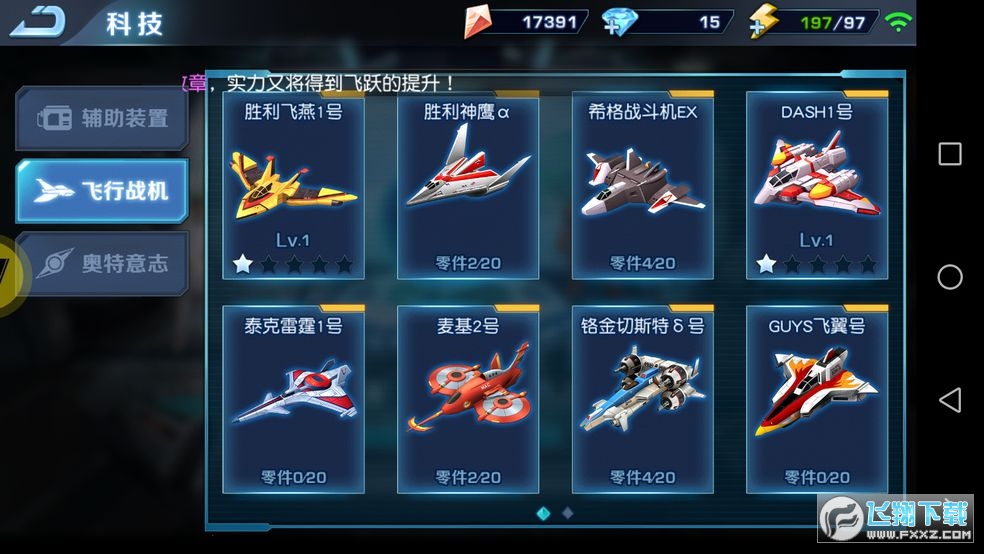Choose the 胜利神鹰α fighter card
Screen dimensions: 984x554
468,187
